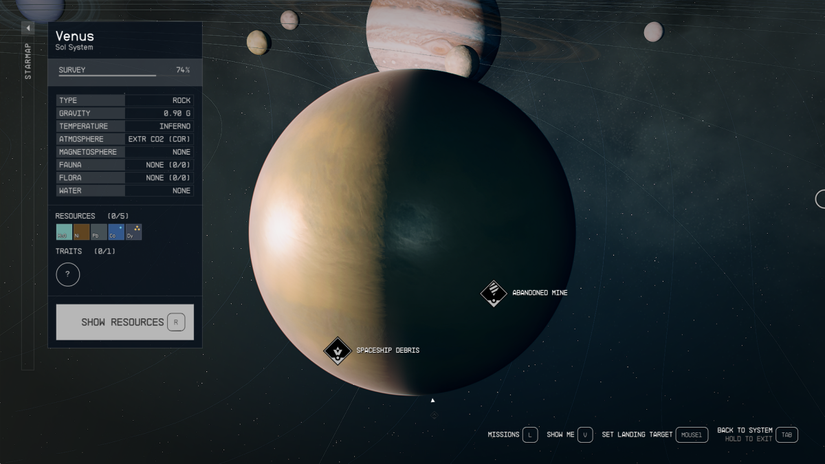Select the Co cobalt resource tile
Image resolution: width=825 pixels, height=464 pixels.
point(116,232)
